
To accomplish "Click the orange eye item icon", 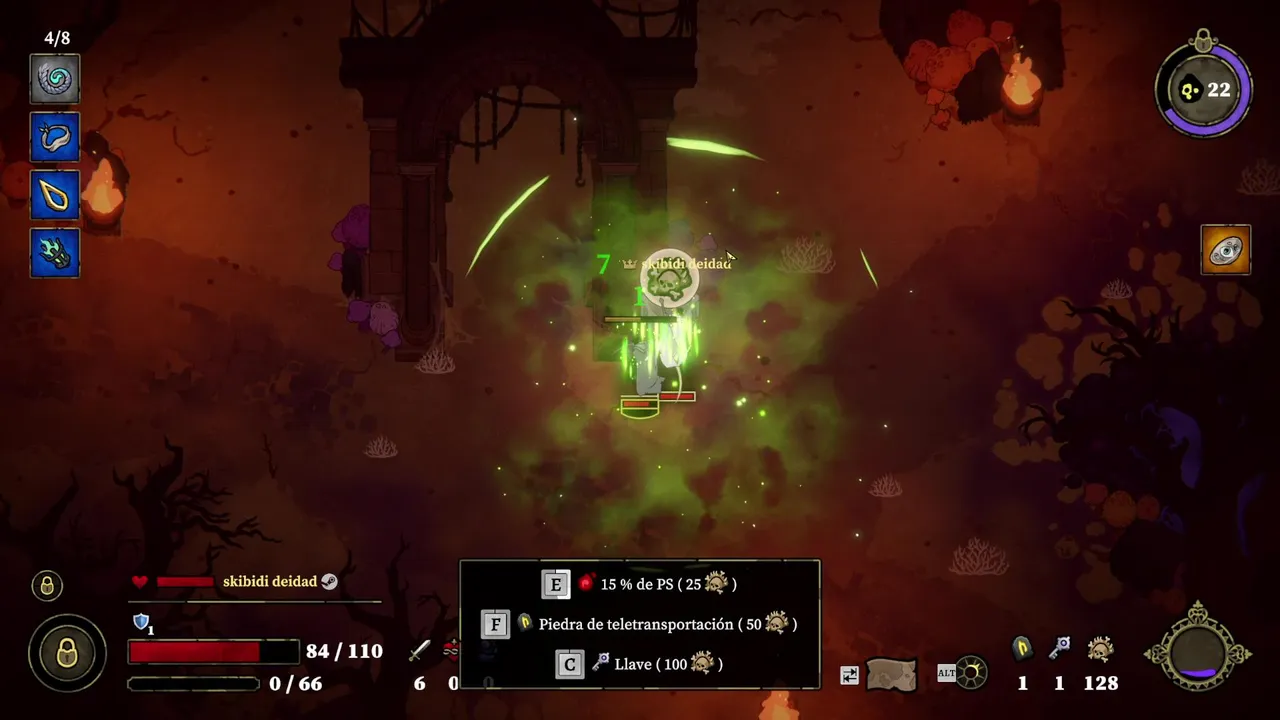I will coord(1226,250).
